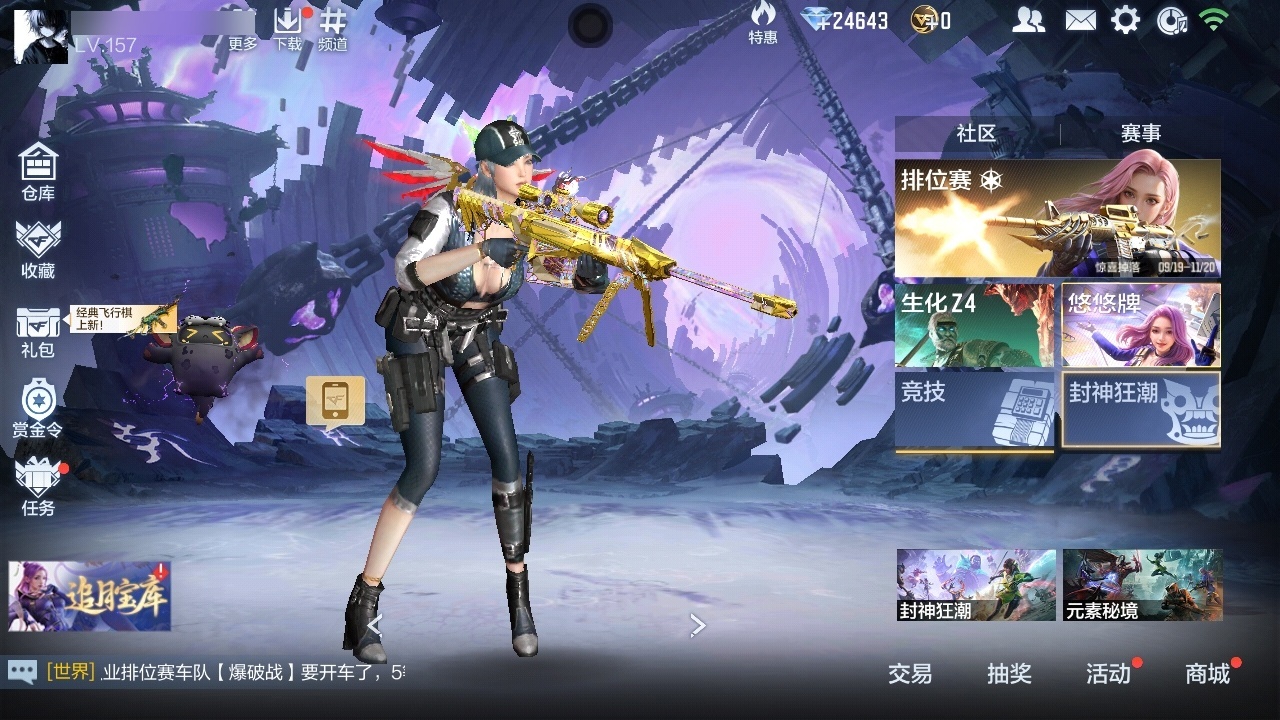1280x720 pixels.
Task: Switch to the 赛事 tournaments tab
Action: [1141, 133]
